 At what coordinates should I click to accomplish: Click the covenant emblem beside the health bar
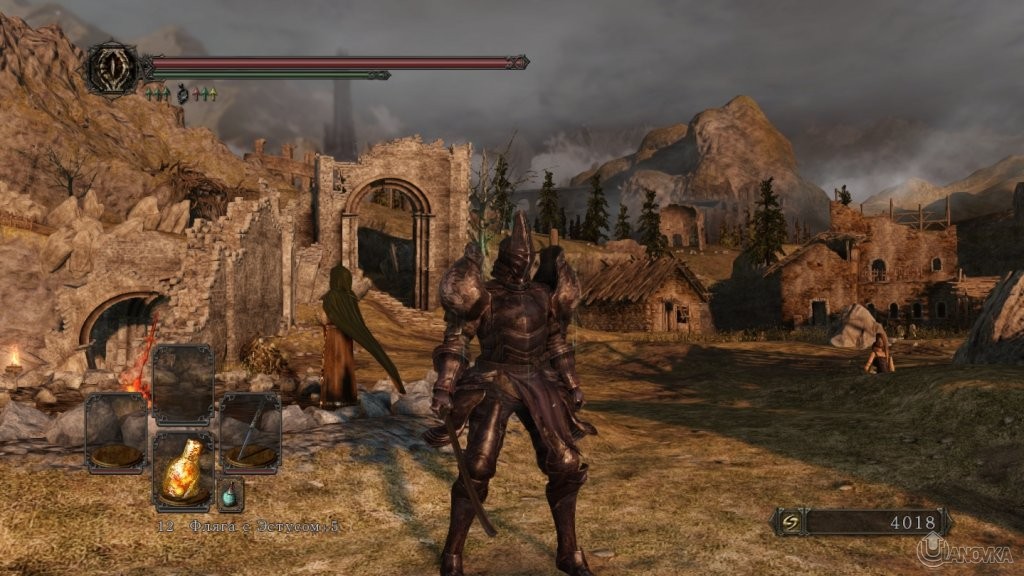110,68
